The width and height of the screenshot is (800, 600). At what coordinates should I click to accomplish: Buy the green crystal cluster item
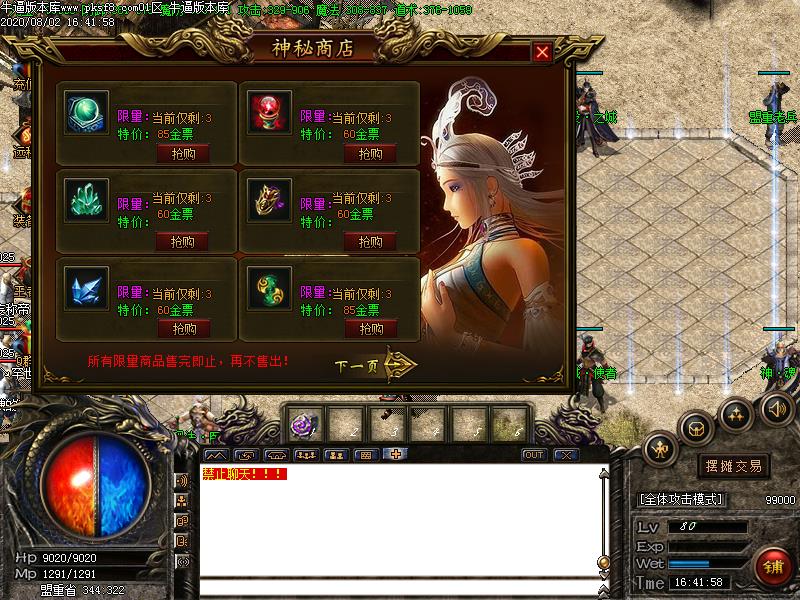pos(183,241)
